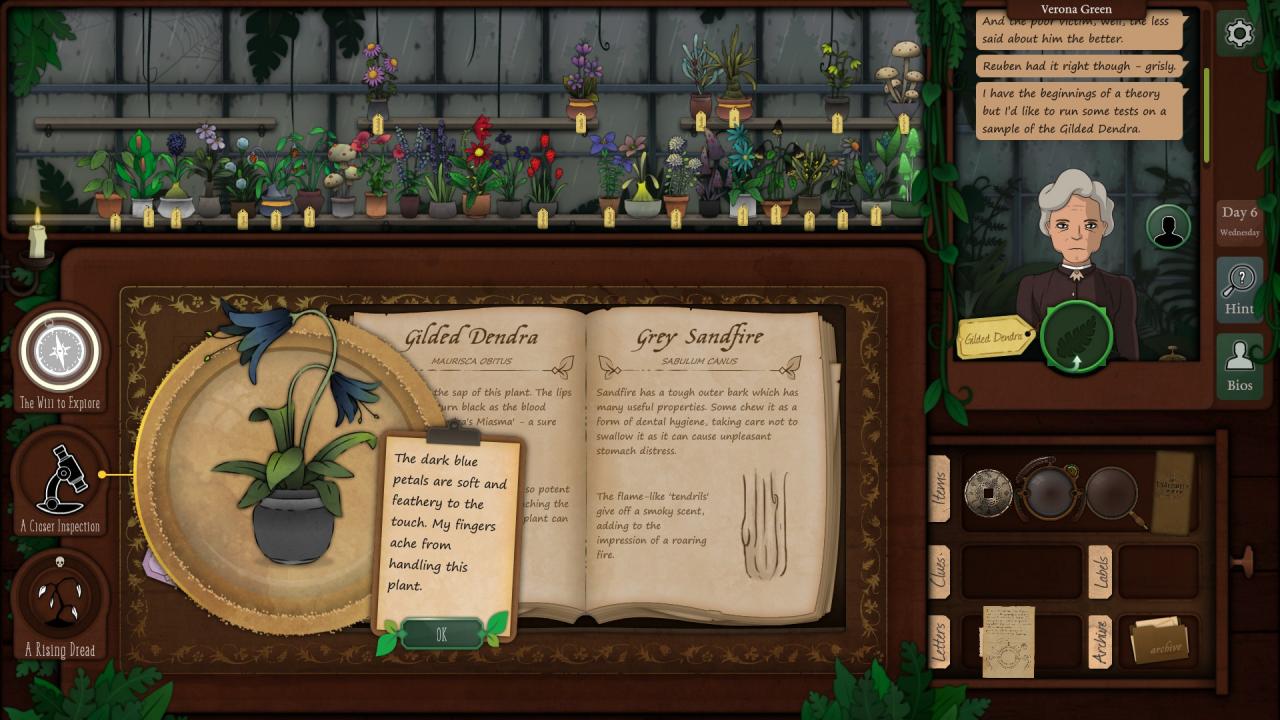Open the settings gear
This screenshot has width=1280, height=720.
(1239, 34)
